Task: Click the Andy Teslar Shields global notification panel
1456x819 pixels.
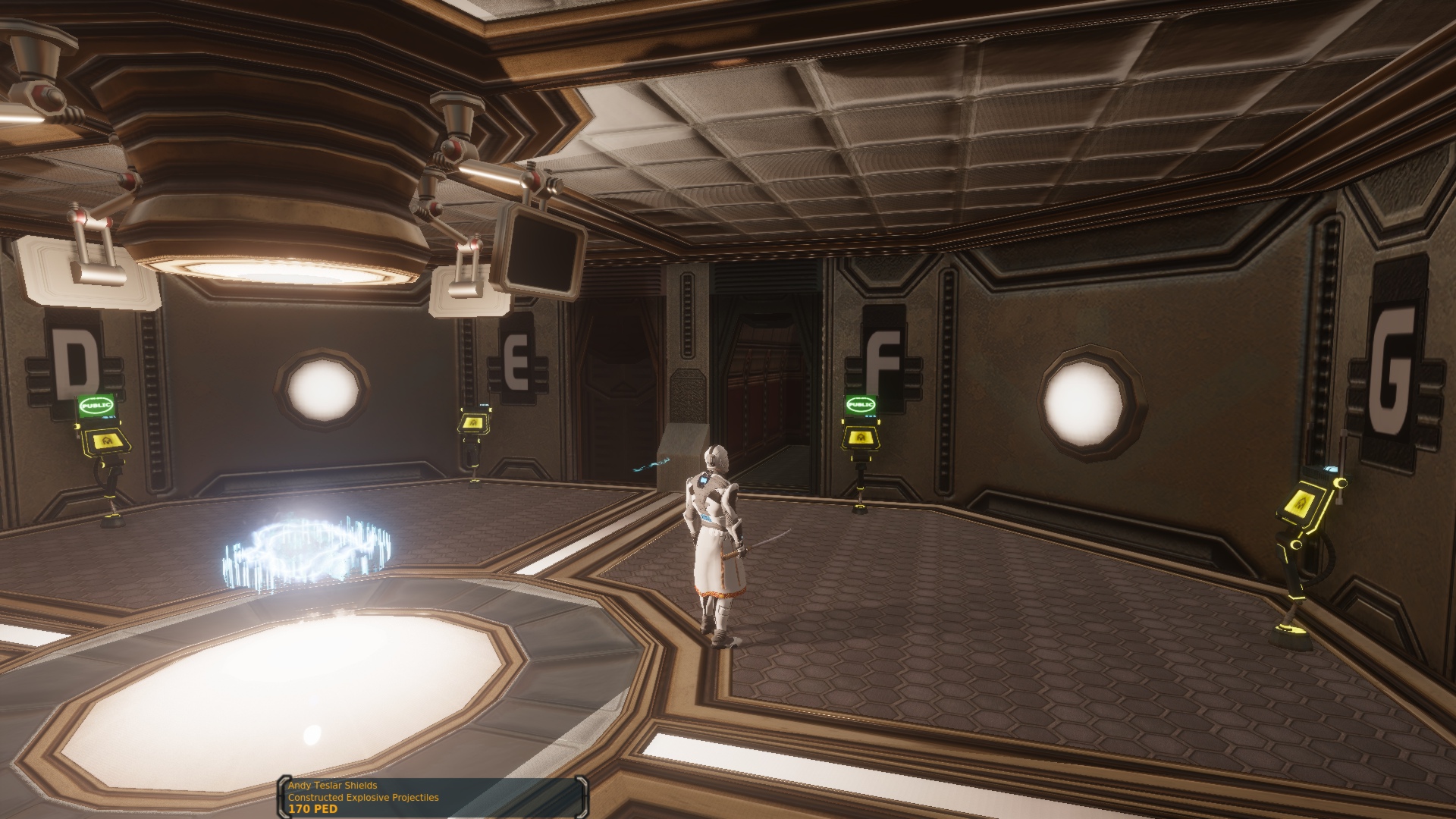Action: pyautogui.click(x=432, y=797)
